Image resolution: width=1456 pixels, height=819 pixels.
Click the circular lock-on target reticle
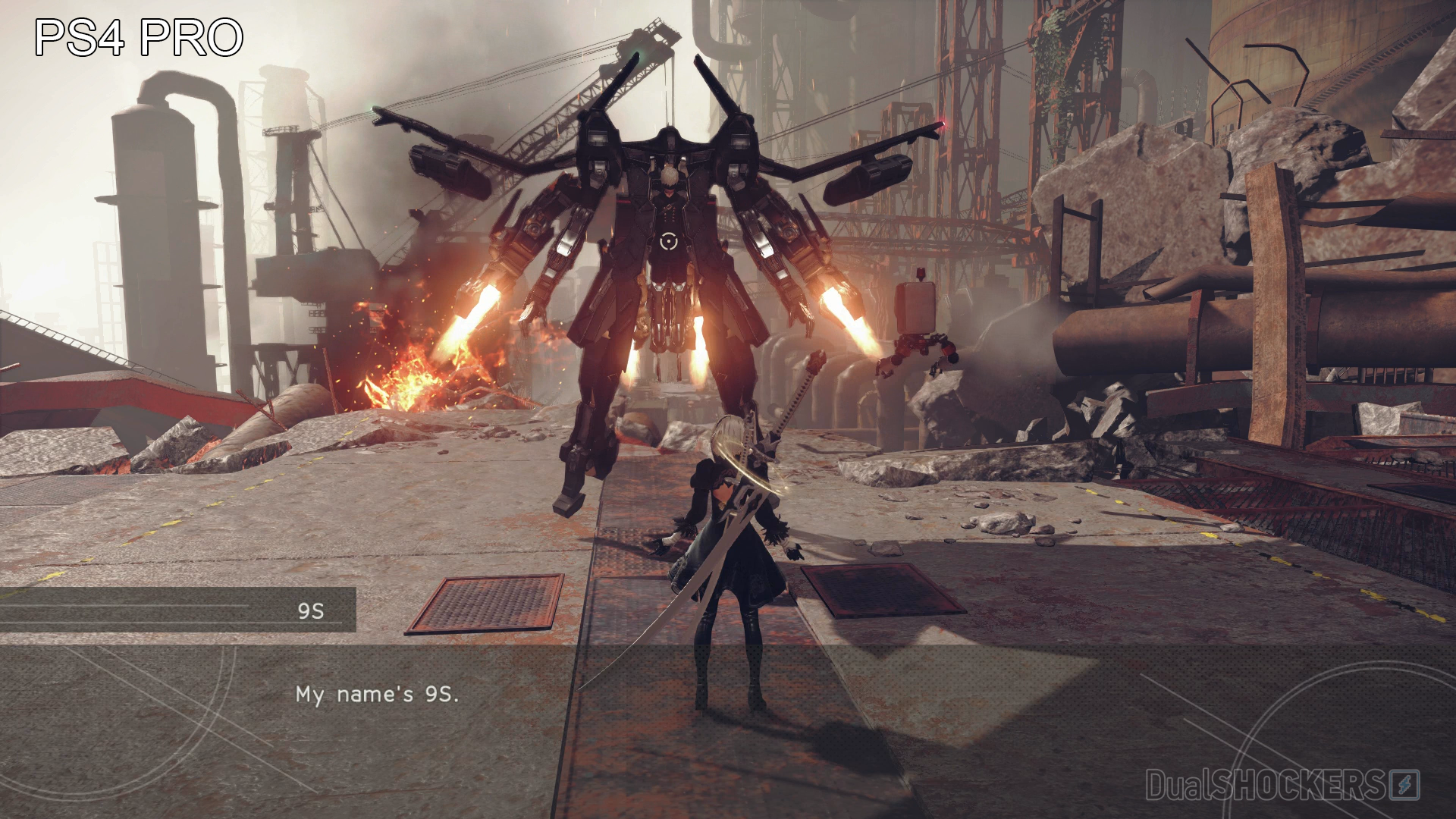tap(667, 242)
